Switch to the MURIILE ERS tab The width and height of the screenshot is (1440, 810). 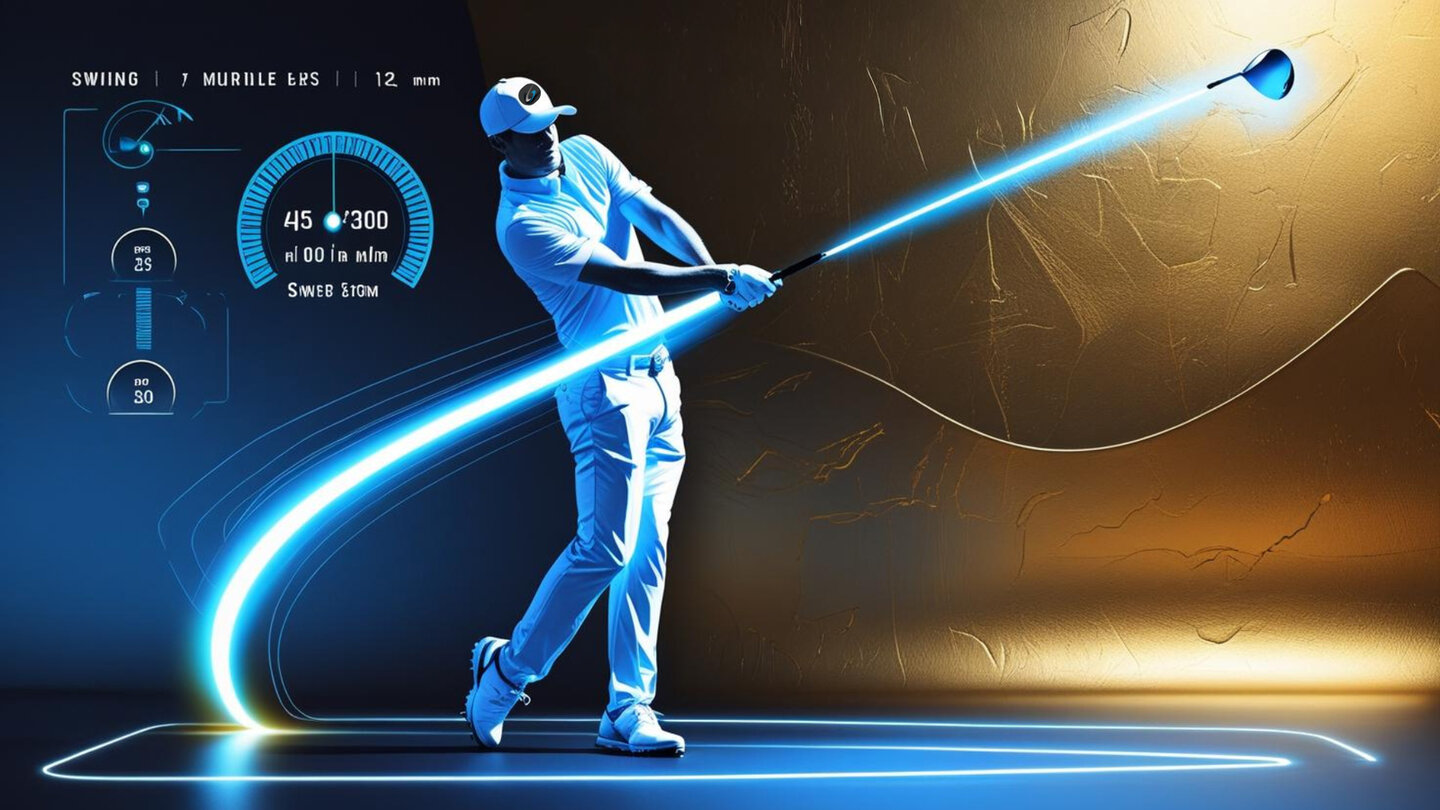[260, 79]
